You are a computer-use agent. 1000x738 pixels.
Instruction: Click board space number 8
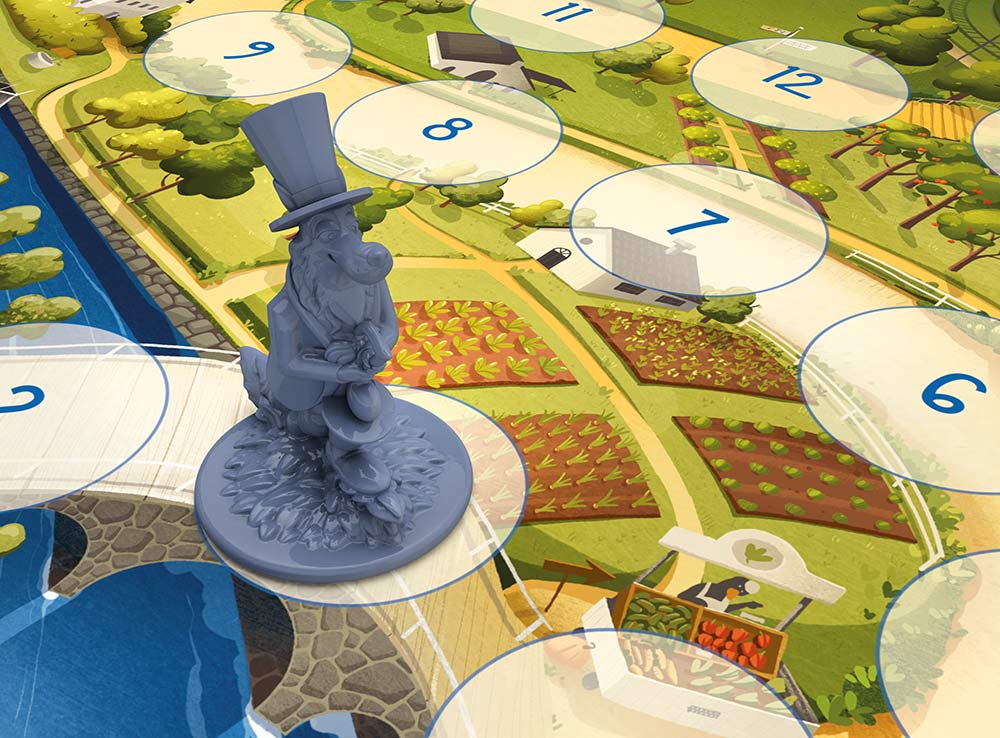click(x=447, y=131)
